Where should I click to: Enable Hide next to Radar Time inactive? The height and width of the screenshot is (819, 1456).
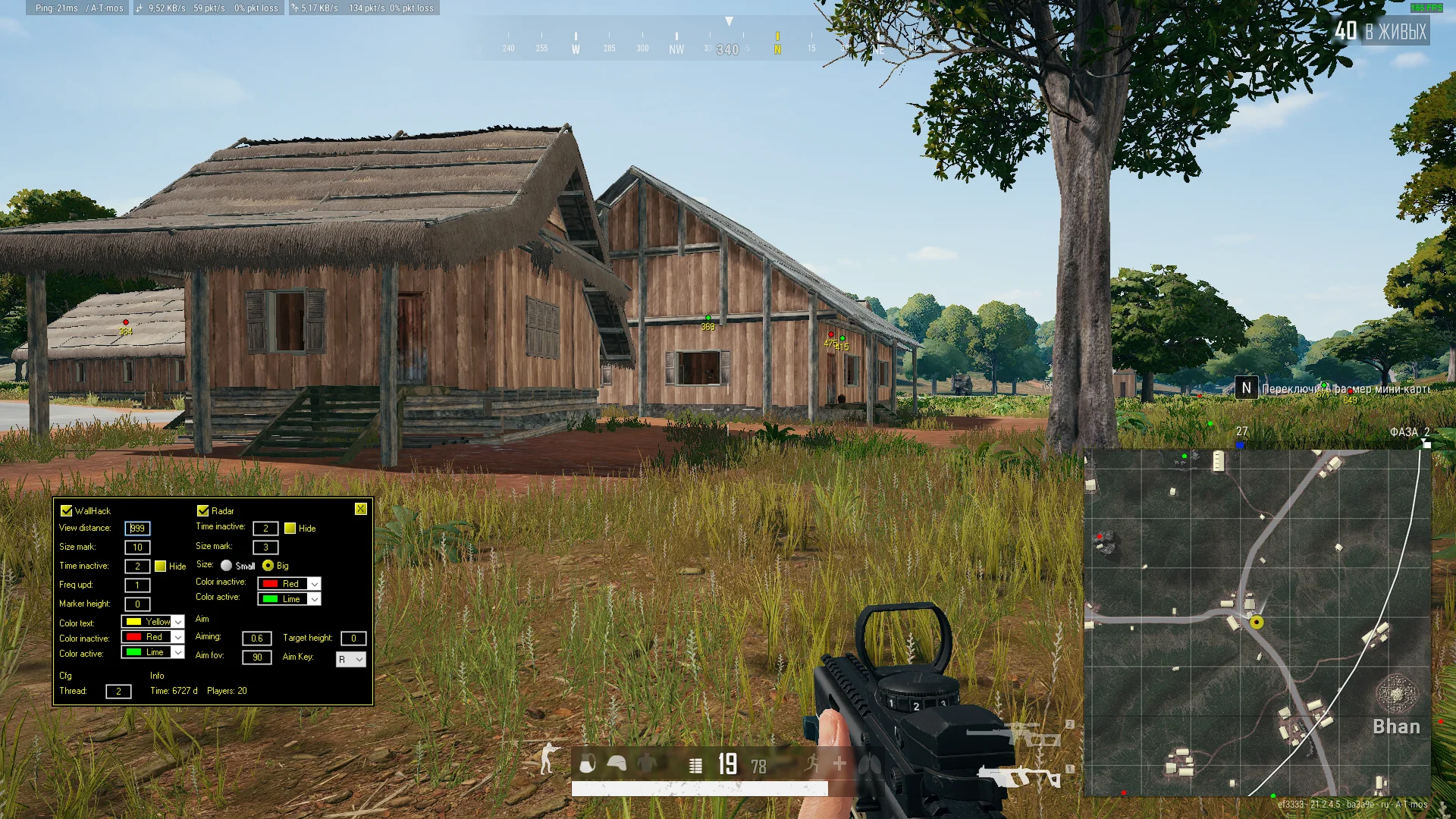tap(290, 529)
